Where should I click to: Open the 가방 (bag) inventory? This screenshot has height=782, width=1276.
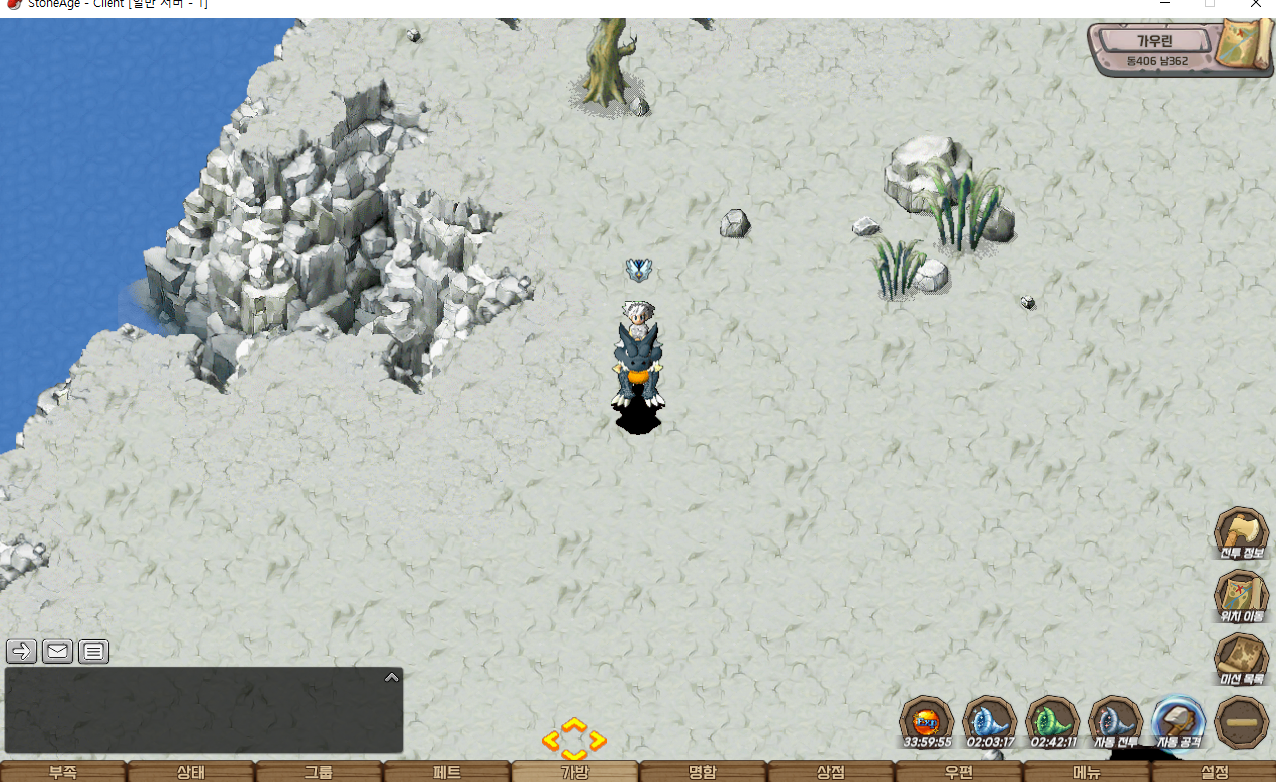(575, 772)
